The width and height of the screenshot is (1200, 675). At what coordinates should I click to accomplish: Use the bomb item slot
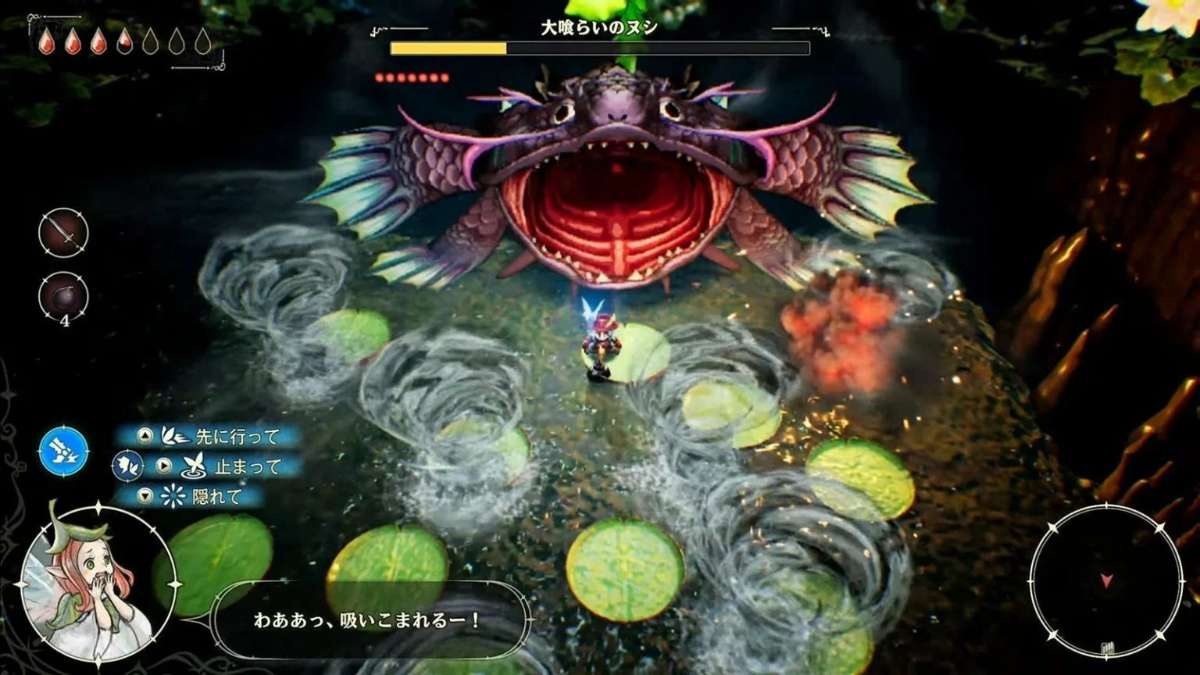point(63,297)
